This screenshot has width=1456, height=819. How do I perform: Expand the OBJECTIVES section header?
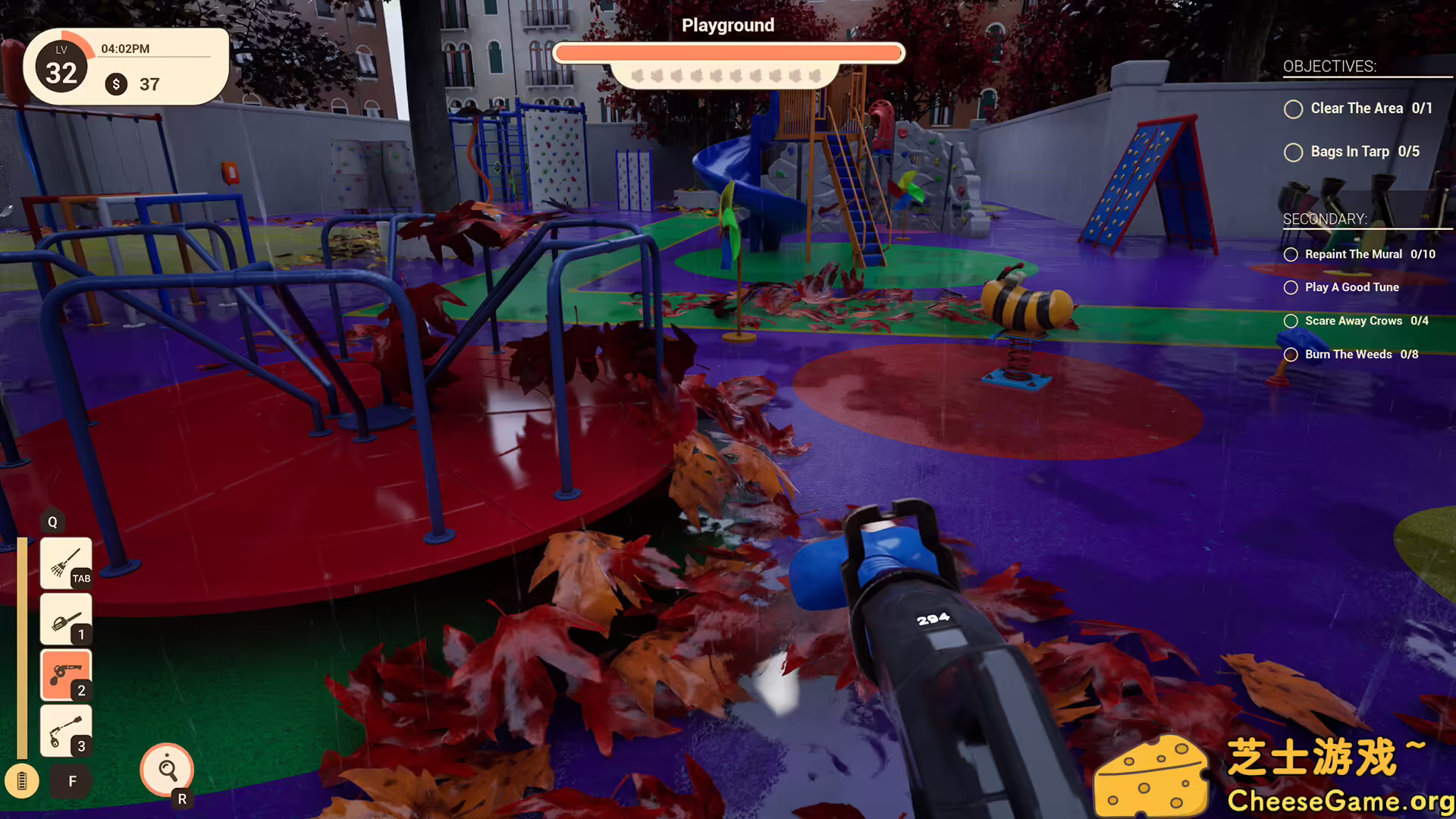point(1329,67)
